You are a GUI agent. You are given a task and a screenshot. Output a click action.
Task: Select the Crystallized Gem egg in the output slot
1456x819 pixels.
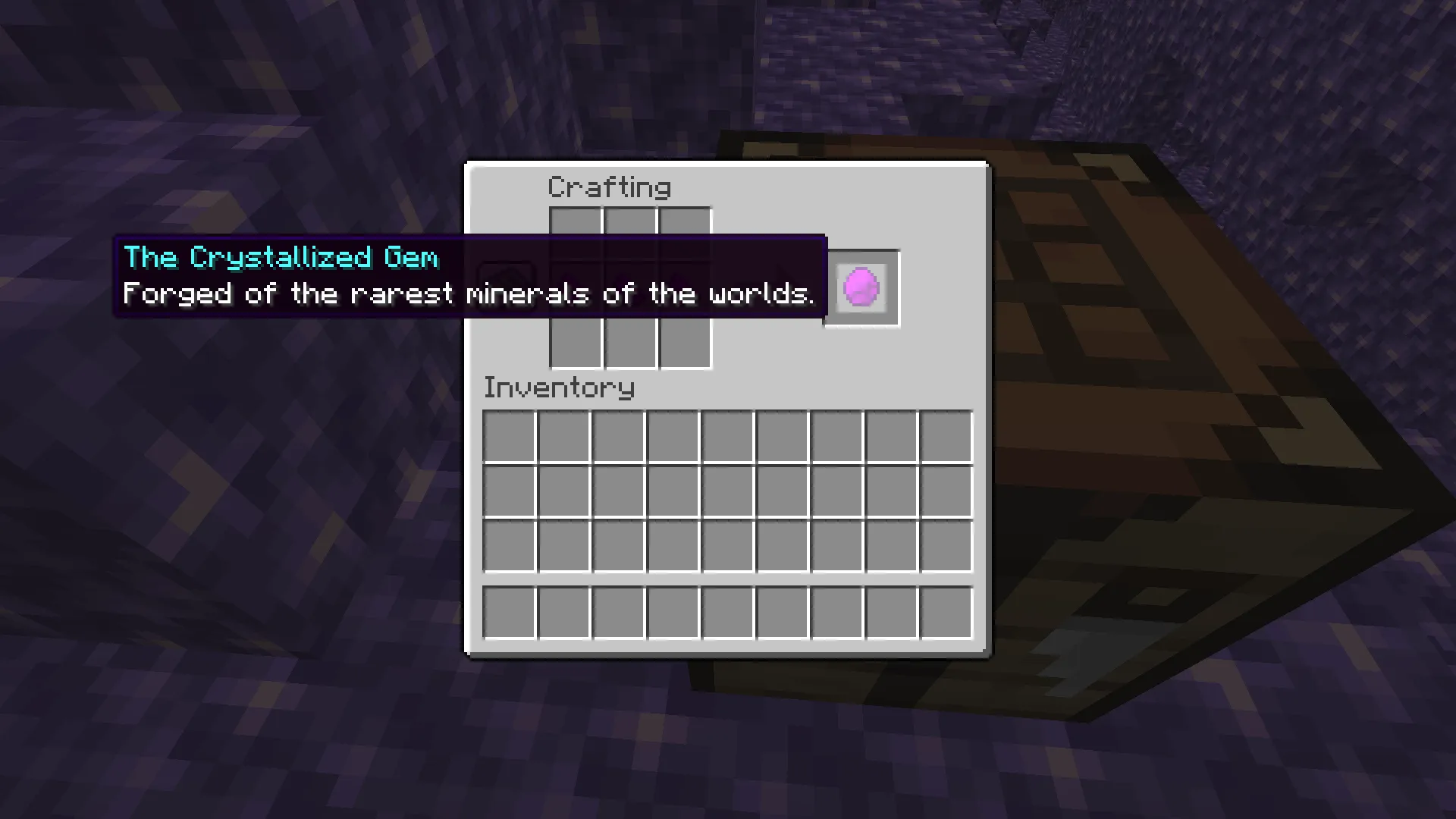861,287
